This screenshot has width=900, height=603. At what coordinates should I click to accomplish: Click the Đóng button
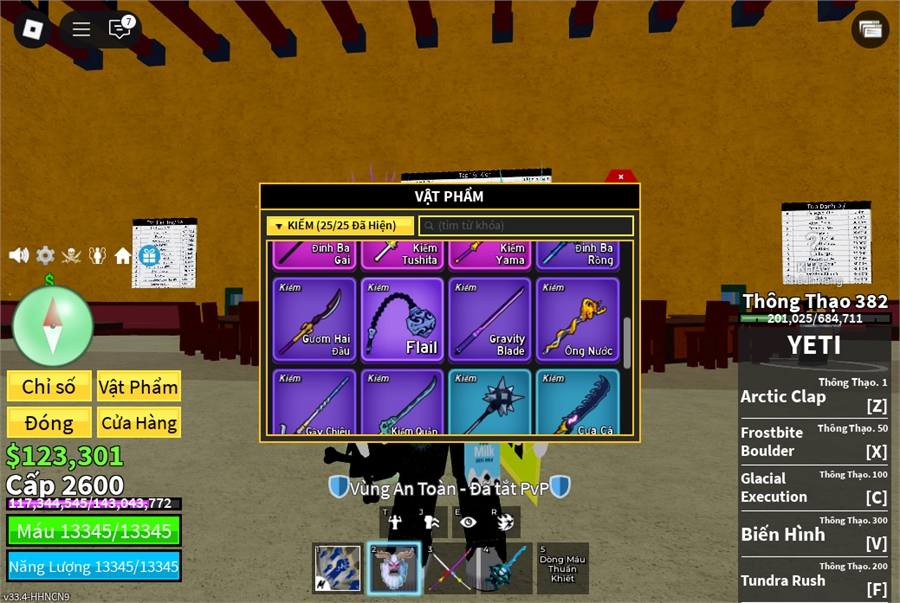[49, 422]
